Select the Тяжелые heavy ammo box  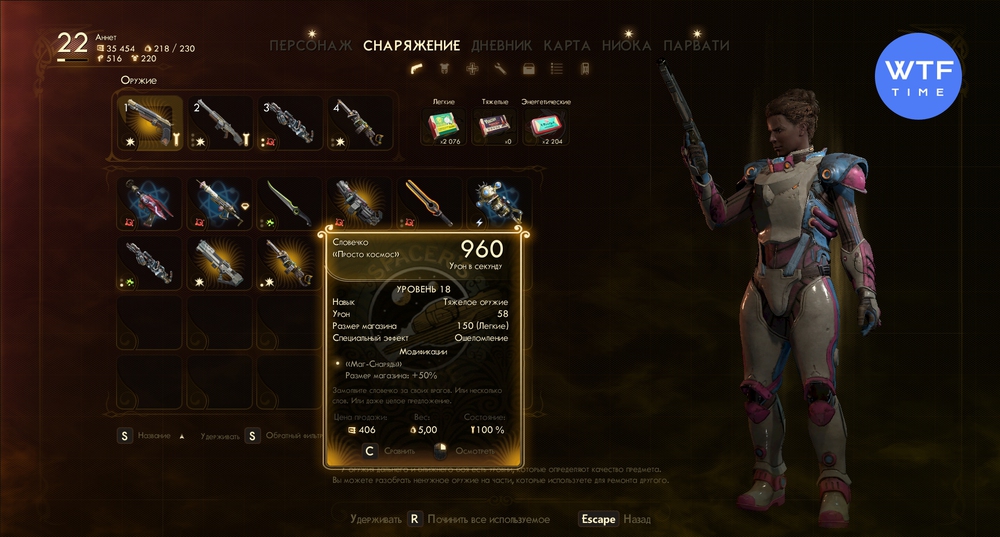pyautogui.click(x=490, y=126)
